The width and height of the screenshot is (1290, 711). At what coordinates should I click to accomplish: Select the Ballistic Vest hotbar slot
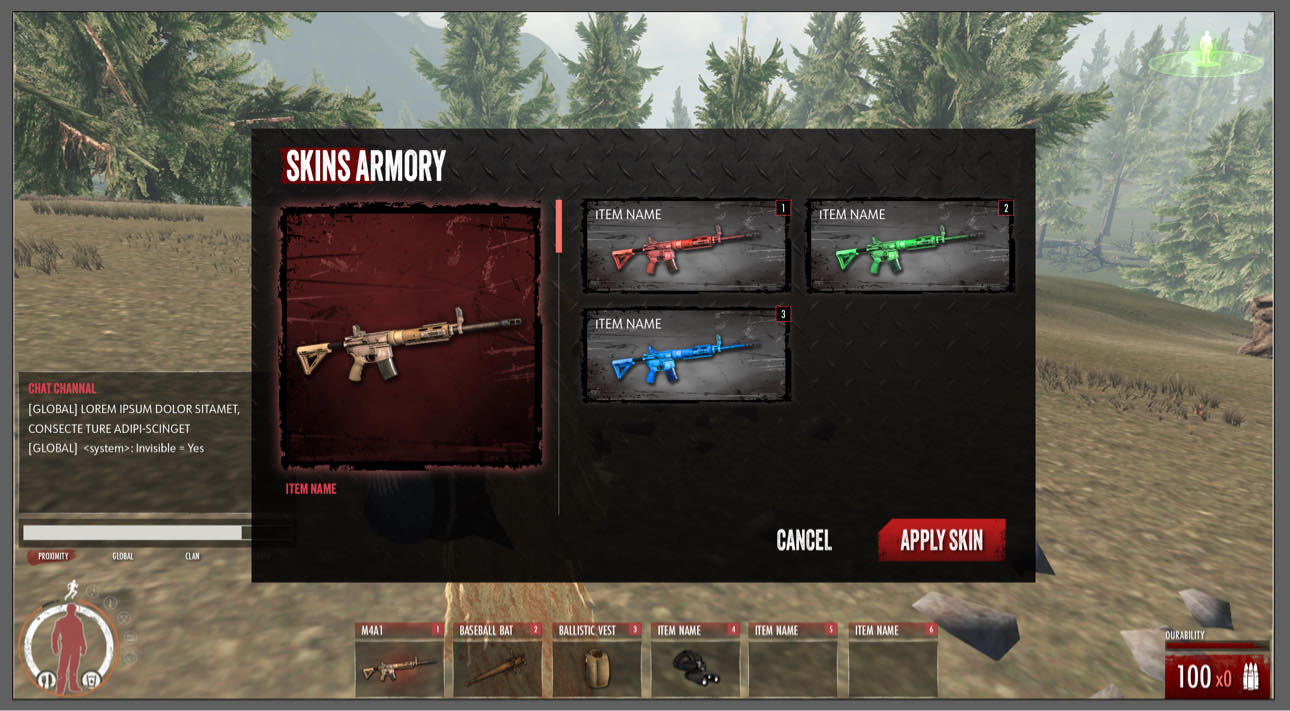pos(596,659)
